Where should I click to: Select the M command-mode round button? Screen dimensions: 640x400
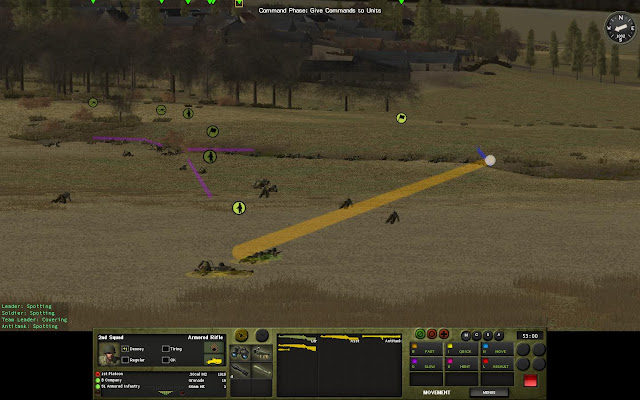coord(466,335)
